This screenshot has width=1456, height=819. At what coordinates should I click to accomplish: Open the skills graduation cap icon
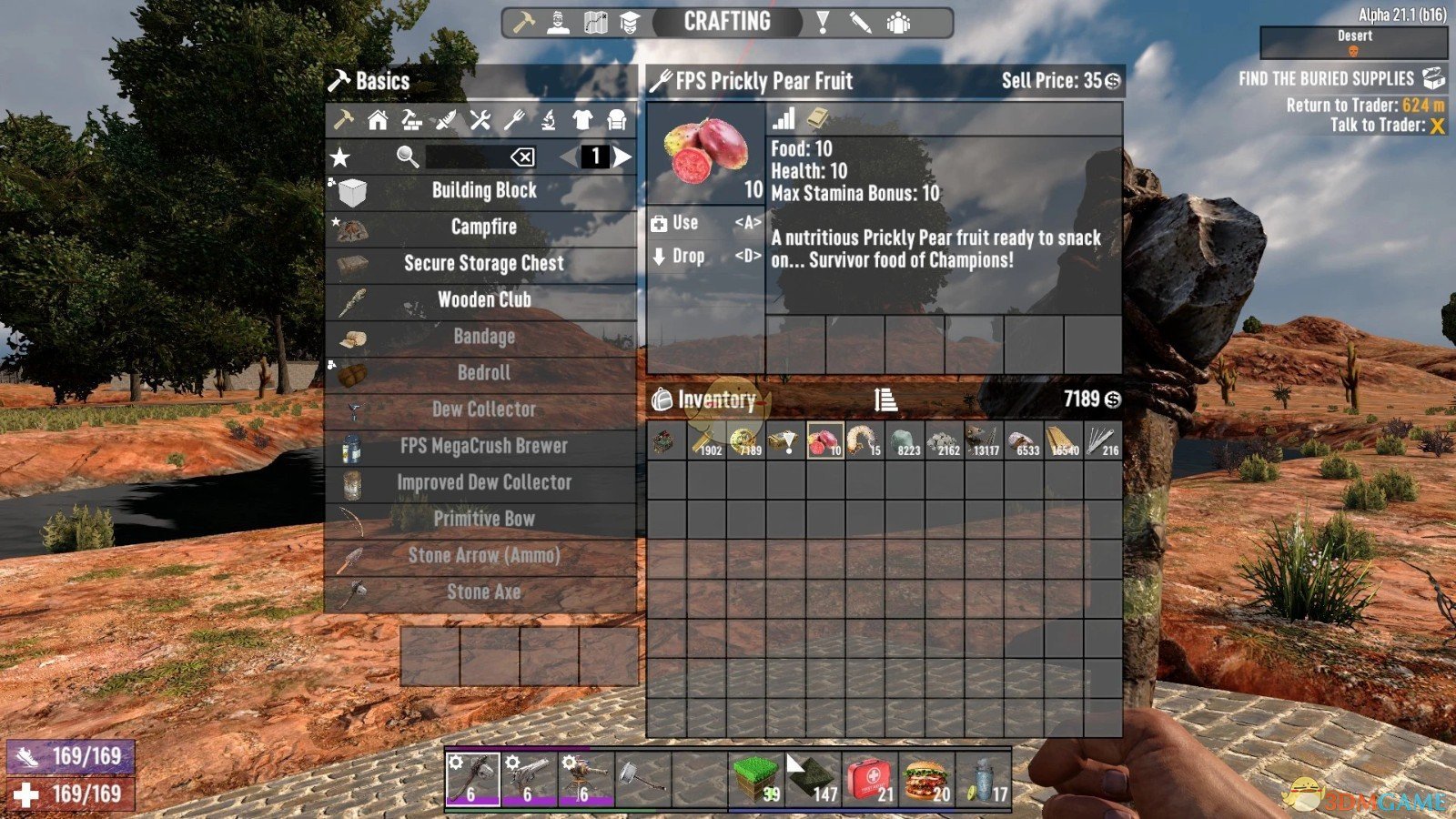click(631, 23)
